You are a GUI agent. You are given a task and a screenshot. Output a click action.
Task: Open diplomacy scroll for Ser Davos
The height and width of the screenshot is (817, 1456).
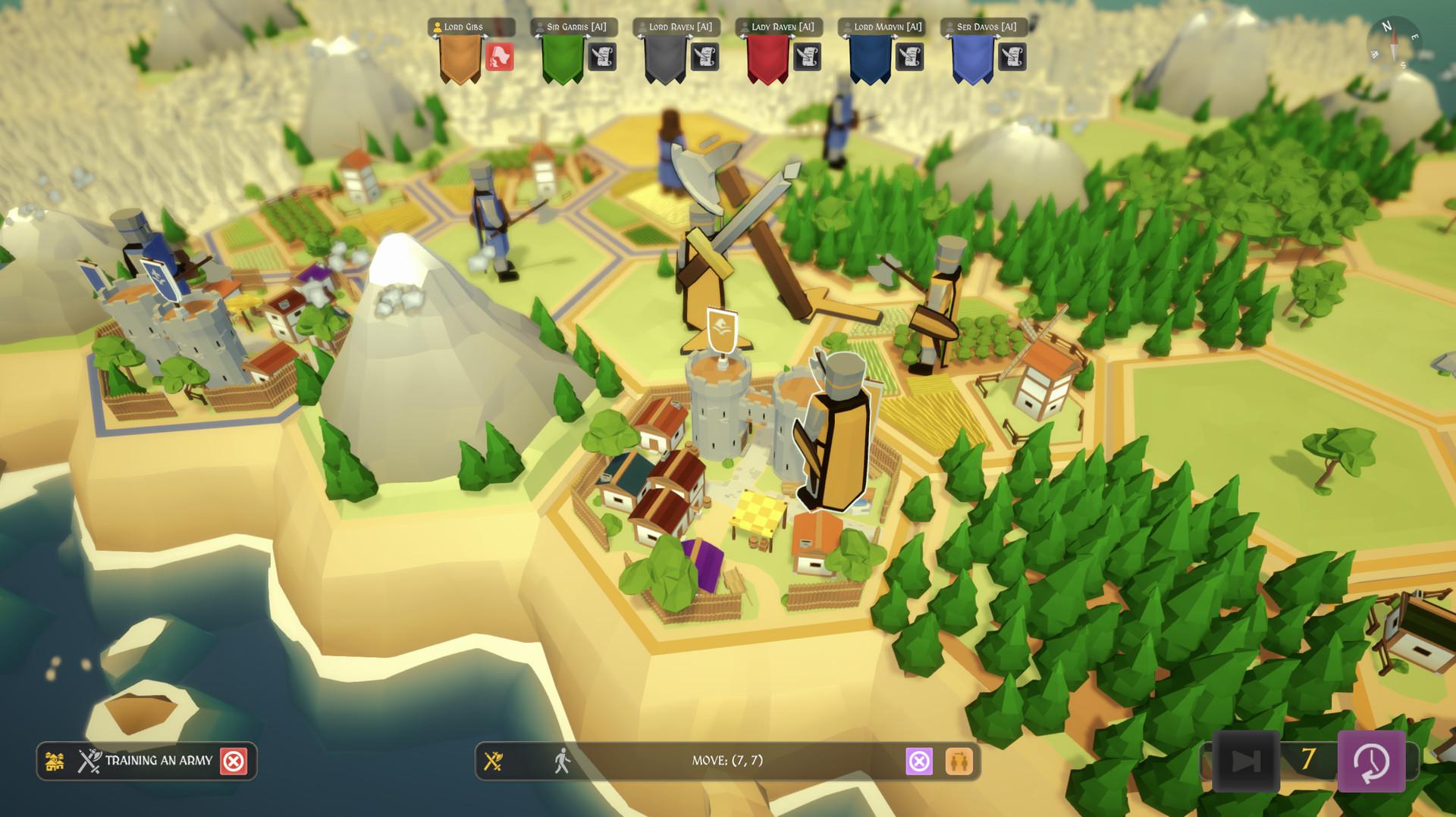click(1012, 57)
